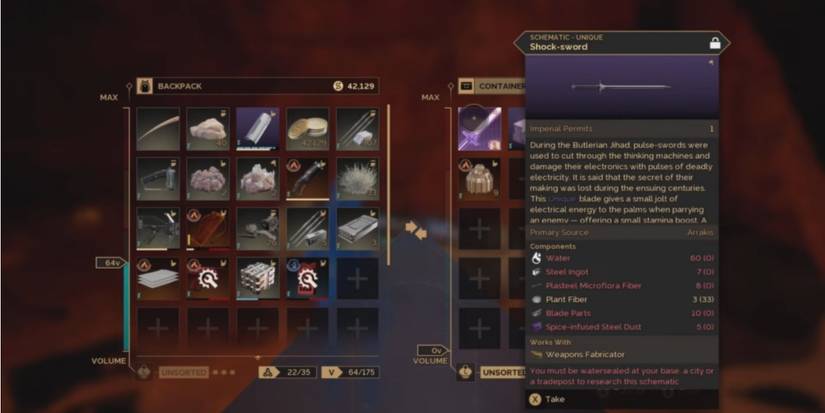Select the curved blade item in backpack

click(x=158, y=128)
